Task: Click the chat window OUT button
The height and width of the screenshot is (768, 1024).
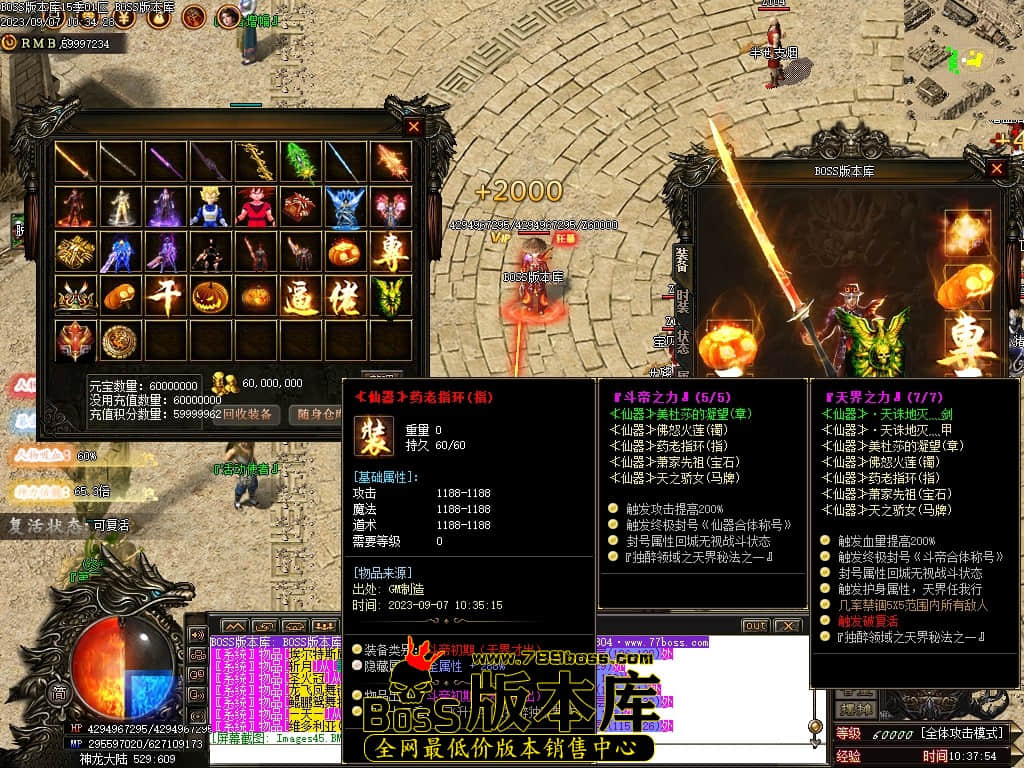Action: pyautogui.click(x=755, y=626)
